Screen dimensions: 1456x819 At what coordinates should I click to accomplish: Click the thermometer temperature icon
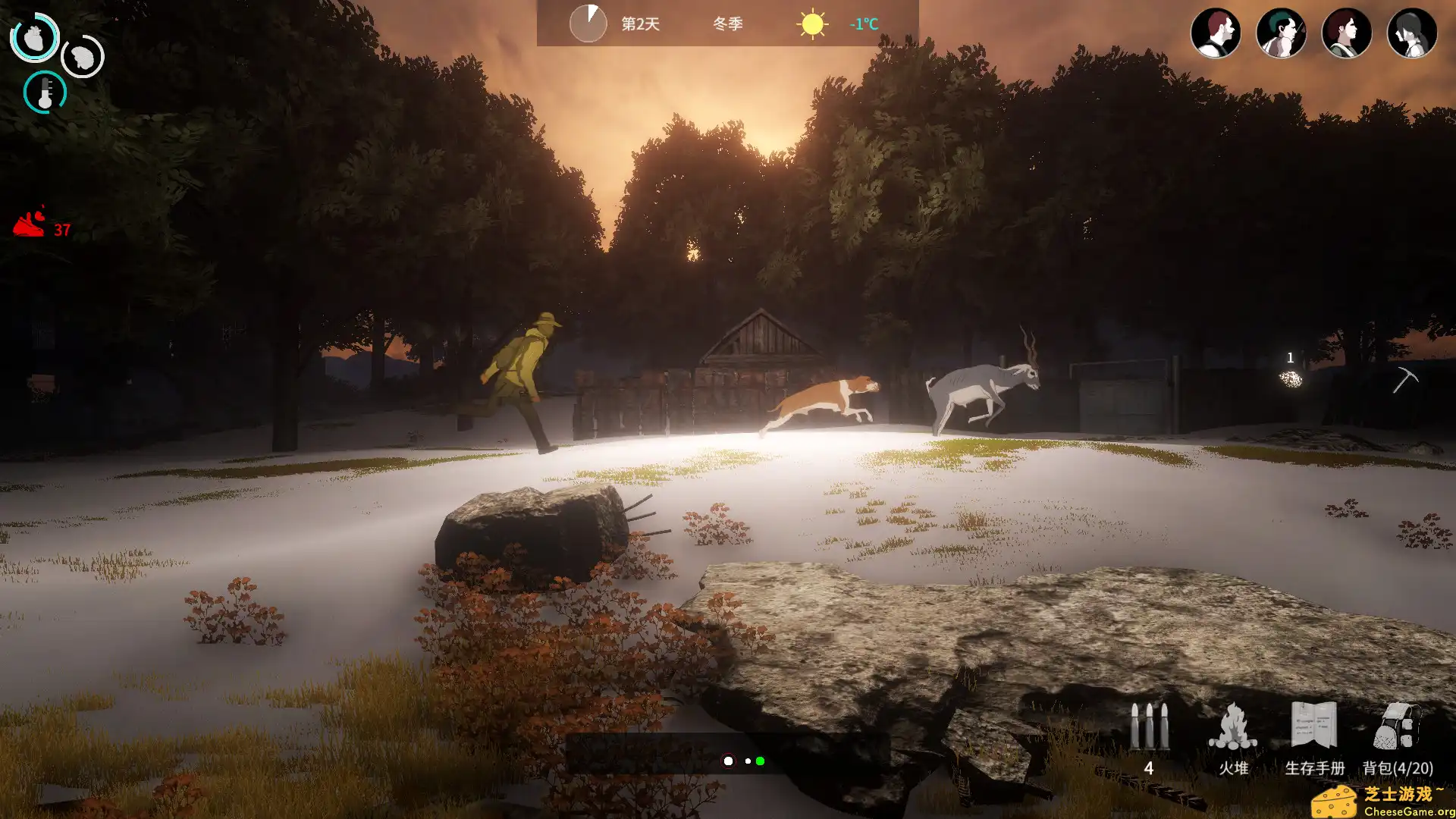tap(45, 93)
